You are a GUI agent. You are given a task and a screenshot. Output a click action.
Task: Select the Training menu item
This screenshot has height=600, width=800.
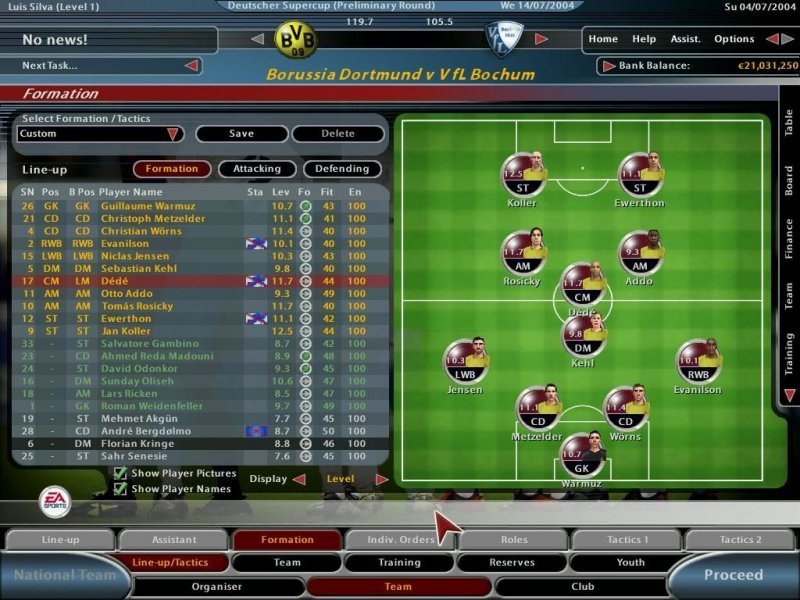(399, 563)
